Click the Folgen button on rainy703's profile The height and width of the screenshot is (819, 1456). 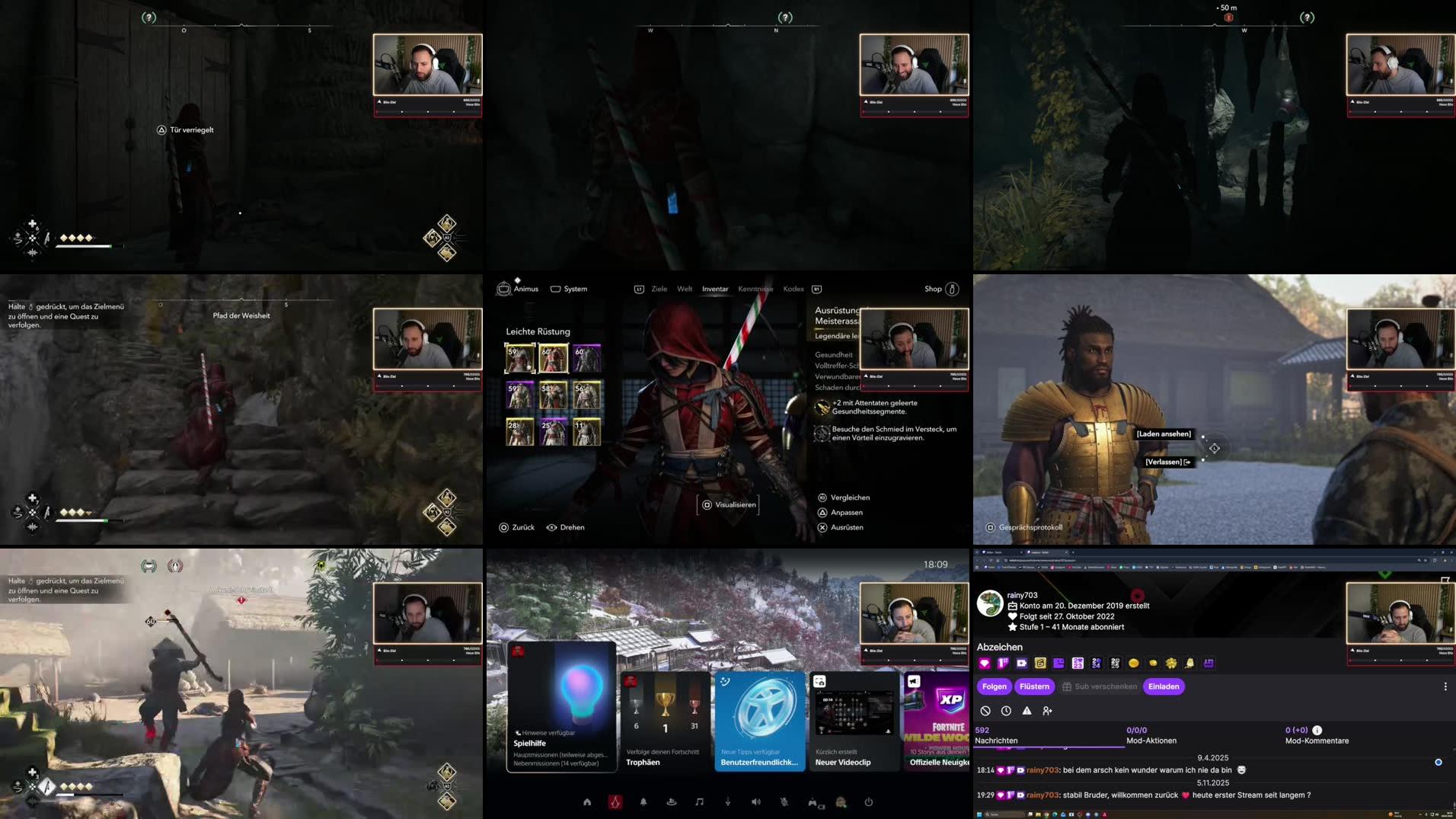(995, 686)
